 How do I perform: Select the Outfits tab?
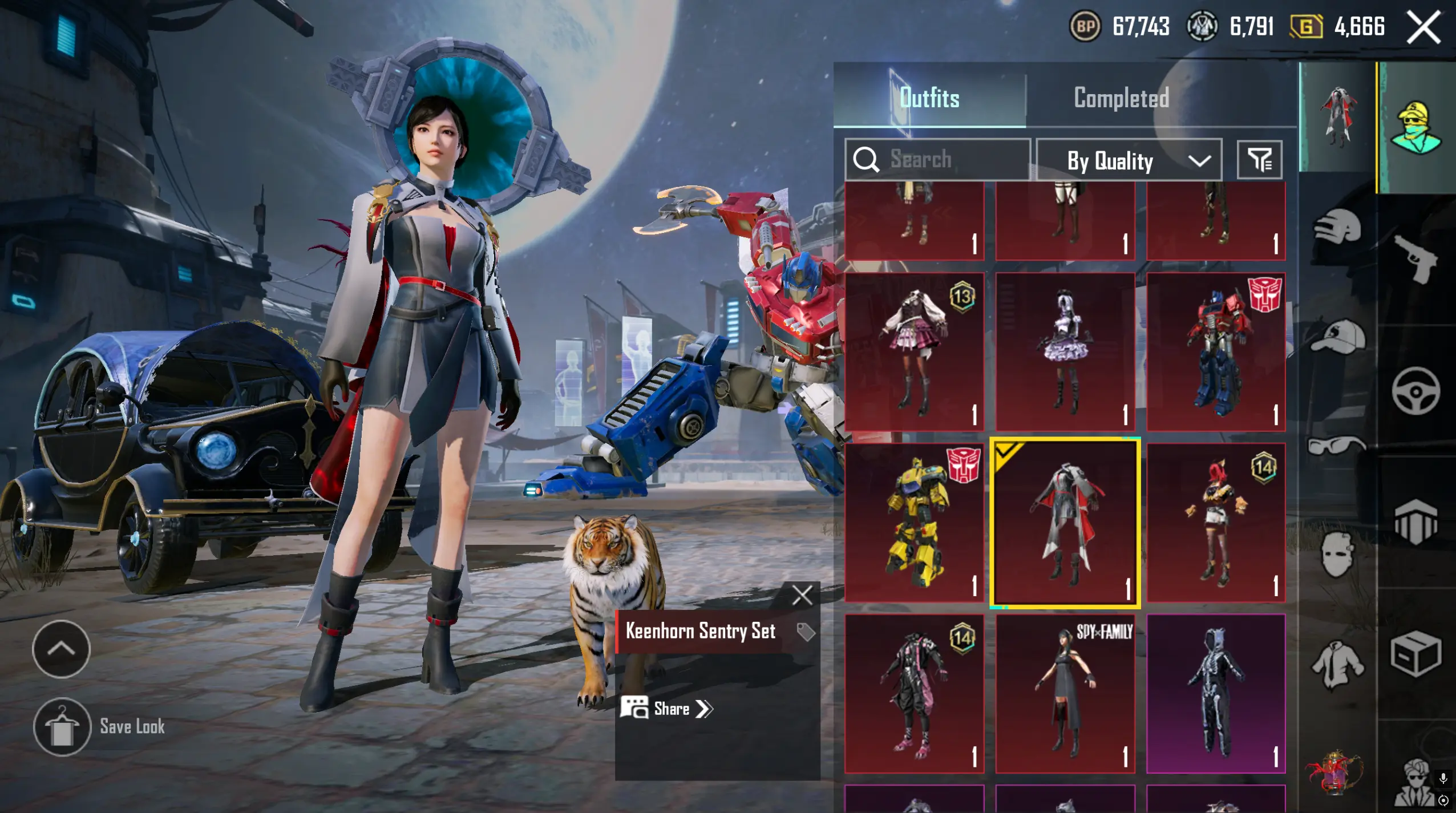929,98
